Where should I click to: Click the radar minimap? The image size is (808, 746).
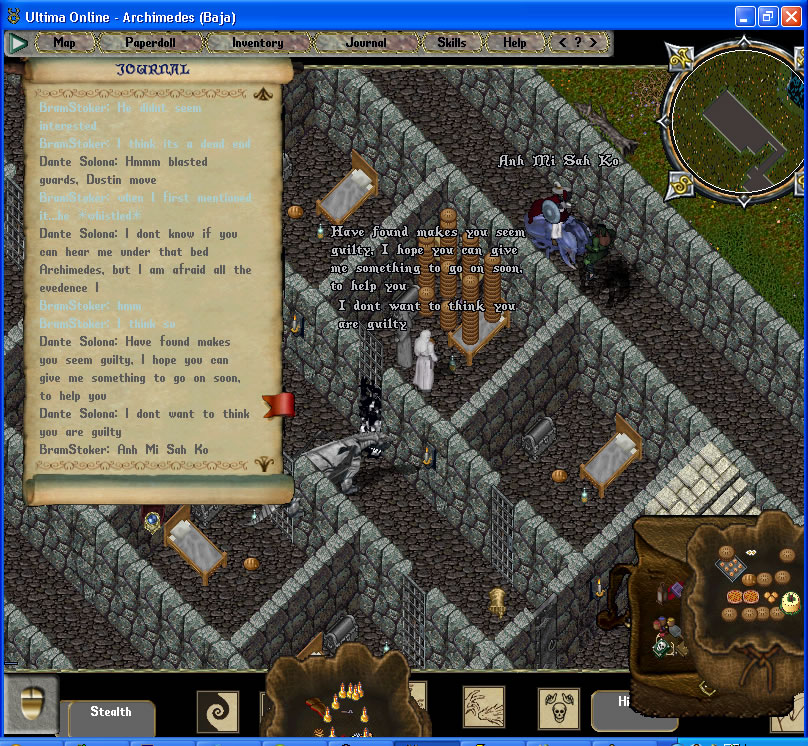coord(736,121)
